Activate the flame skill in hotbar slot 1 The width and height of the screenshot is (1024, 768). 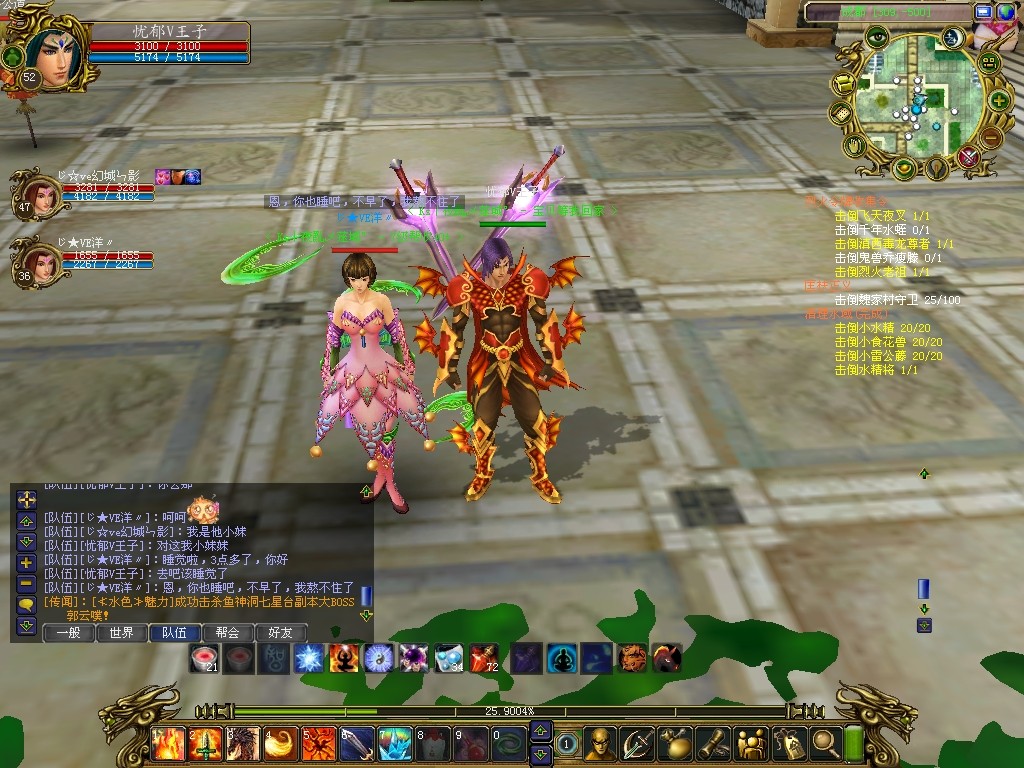[x=166, y=744]
